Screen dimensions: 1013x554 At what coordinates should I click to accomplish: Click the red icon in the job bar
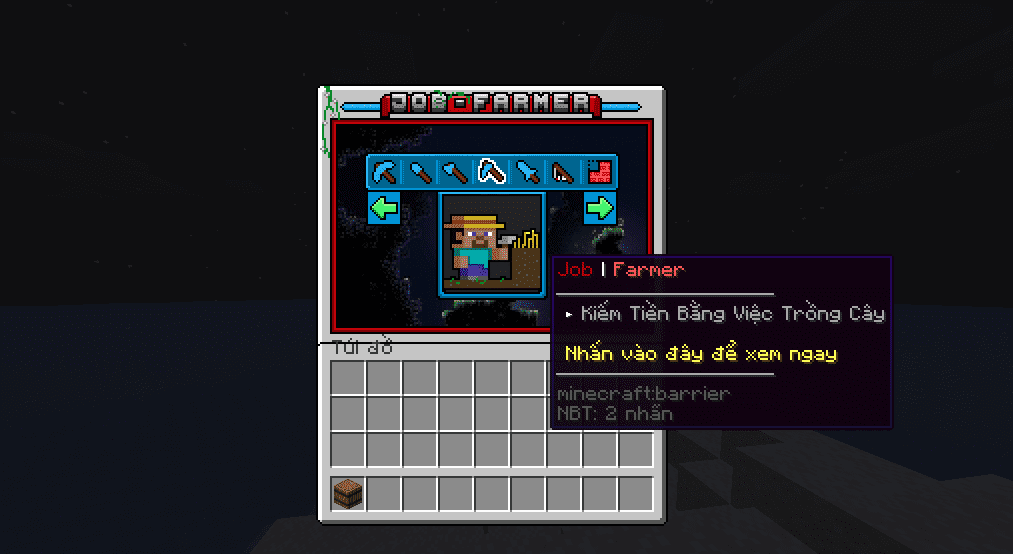[x=598, y=173]
